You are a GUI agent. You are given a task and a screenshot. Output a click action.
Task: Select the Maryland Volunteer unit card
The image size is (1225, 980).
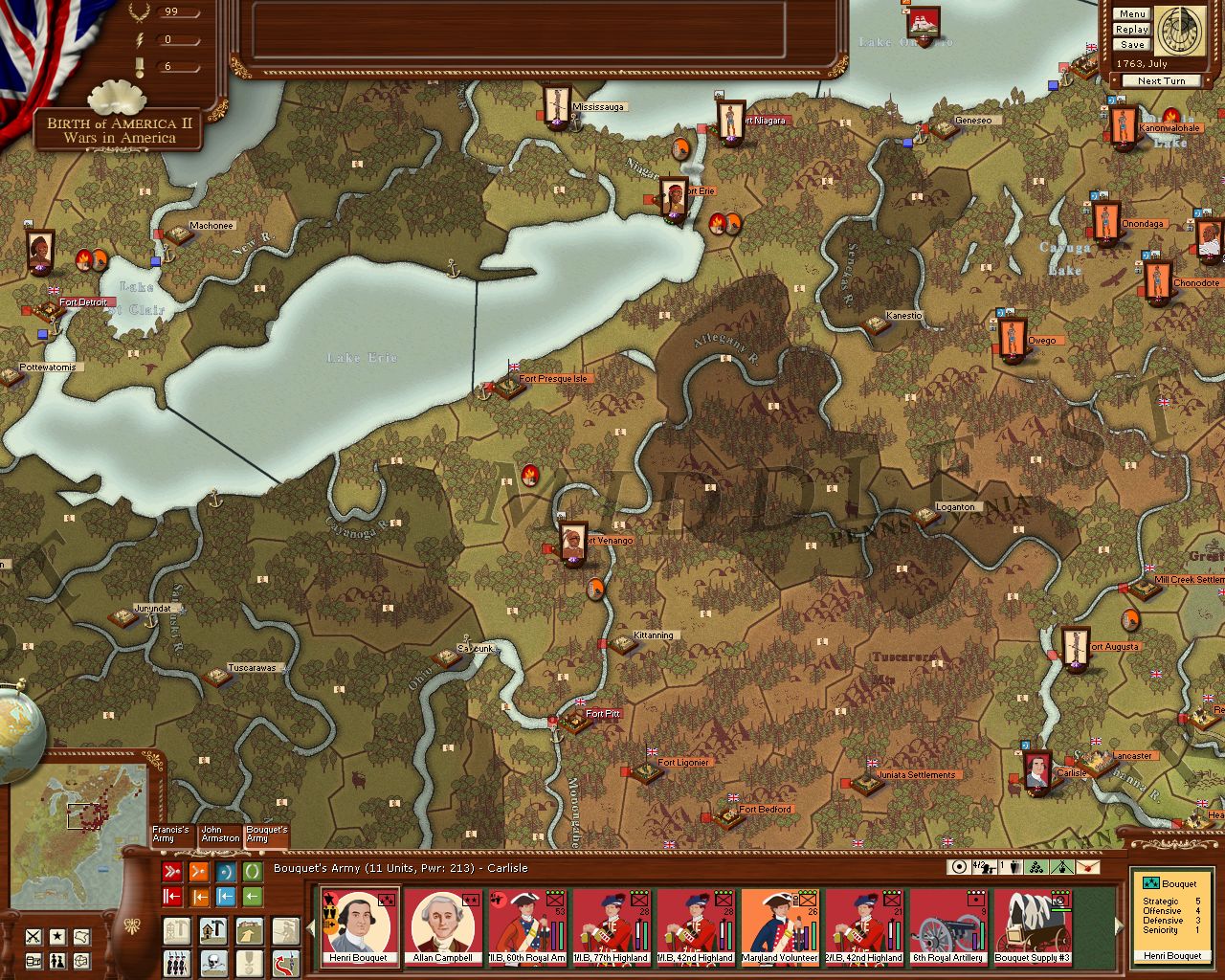(x=780, y=926)
